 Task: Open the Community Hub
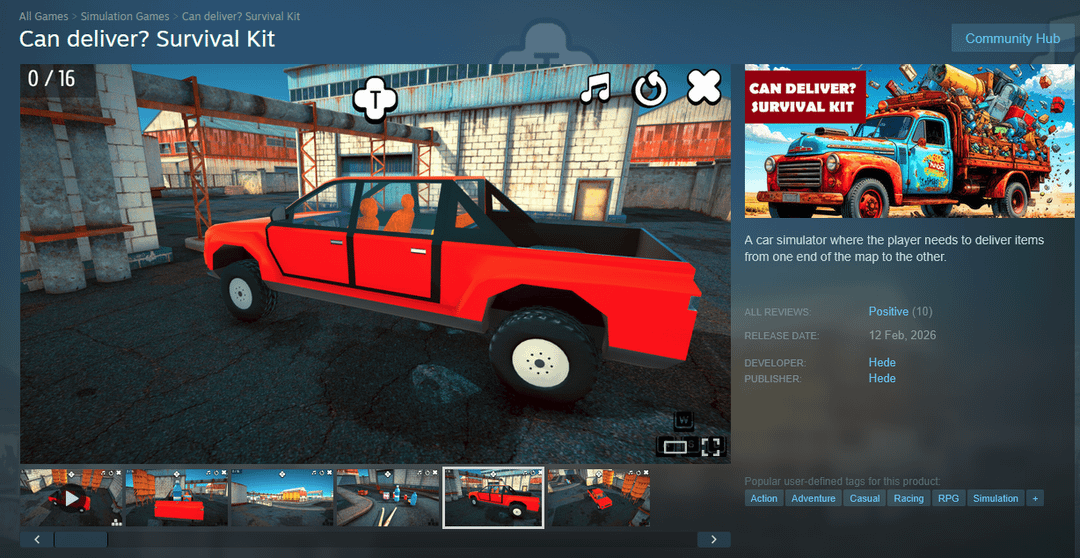coord(1012,38)
